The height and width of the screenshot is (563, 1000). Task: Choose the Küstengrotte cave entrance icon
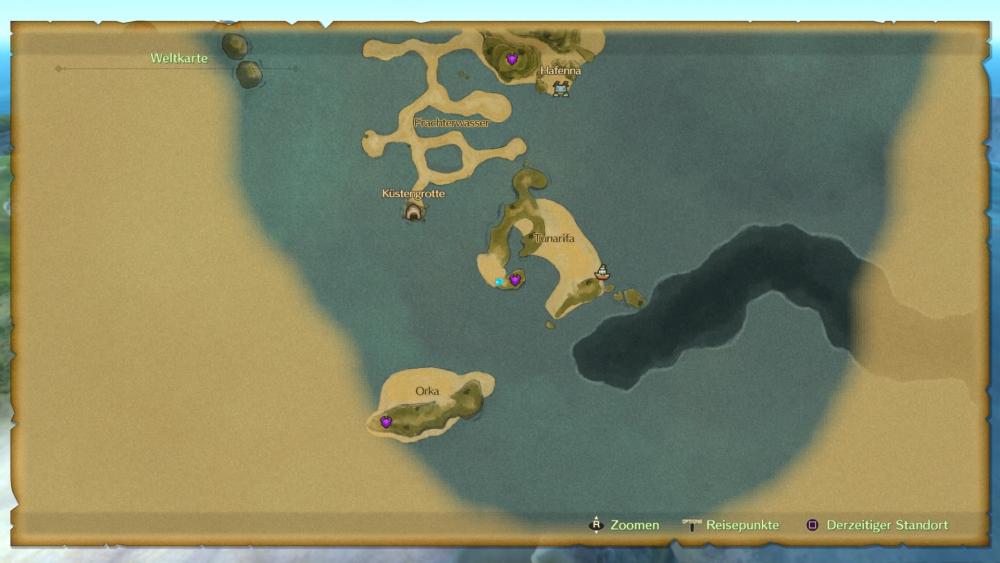coord(413,210)
